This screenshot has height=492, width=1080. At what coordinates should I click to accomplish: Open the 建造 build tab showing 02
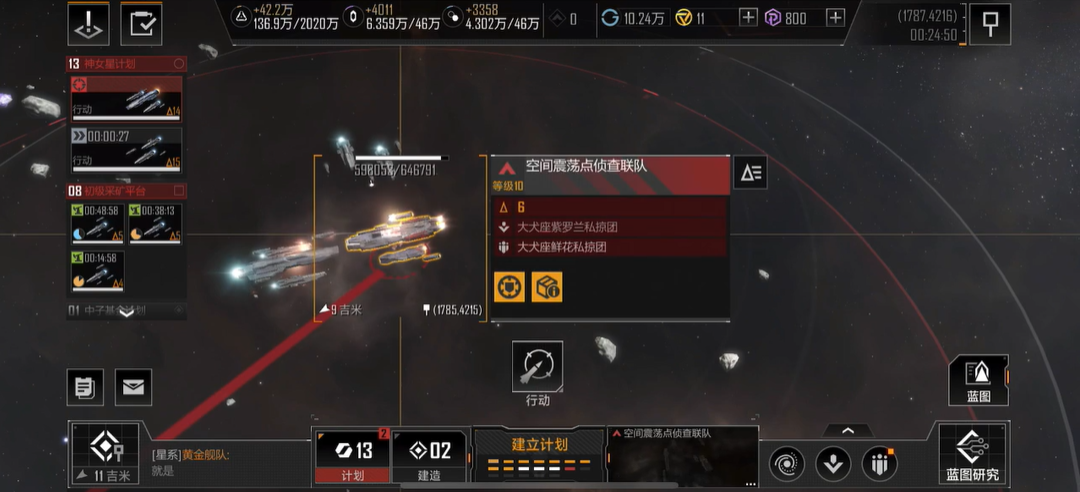(432, 456)
